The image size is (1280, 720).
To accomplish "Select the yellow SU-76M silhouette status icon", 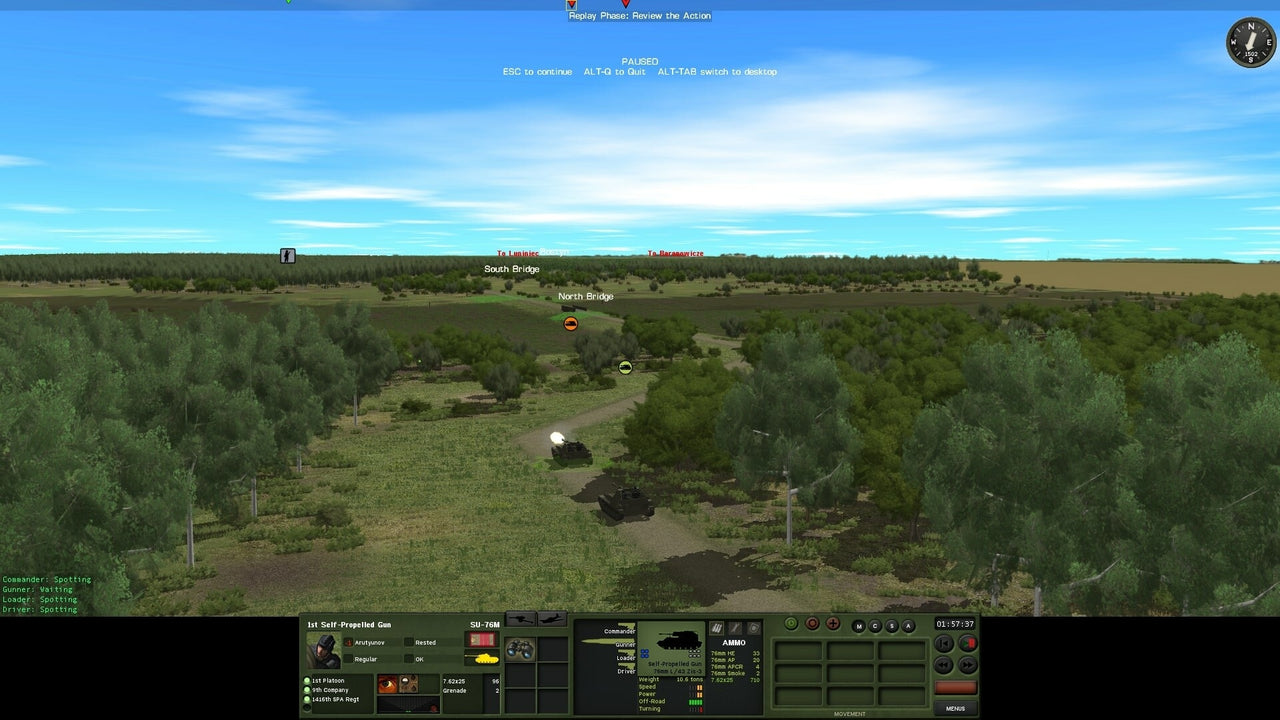I will [482, 659].
